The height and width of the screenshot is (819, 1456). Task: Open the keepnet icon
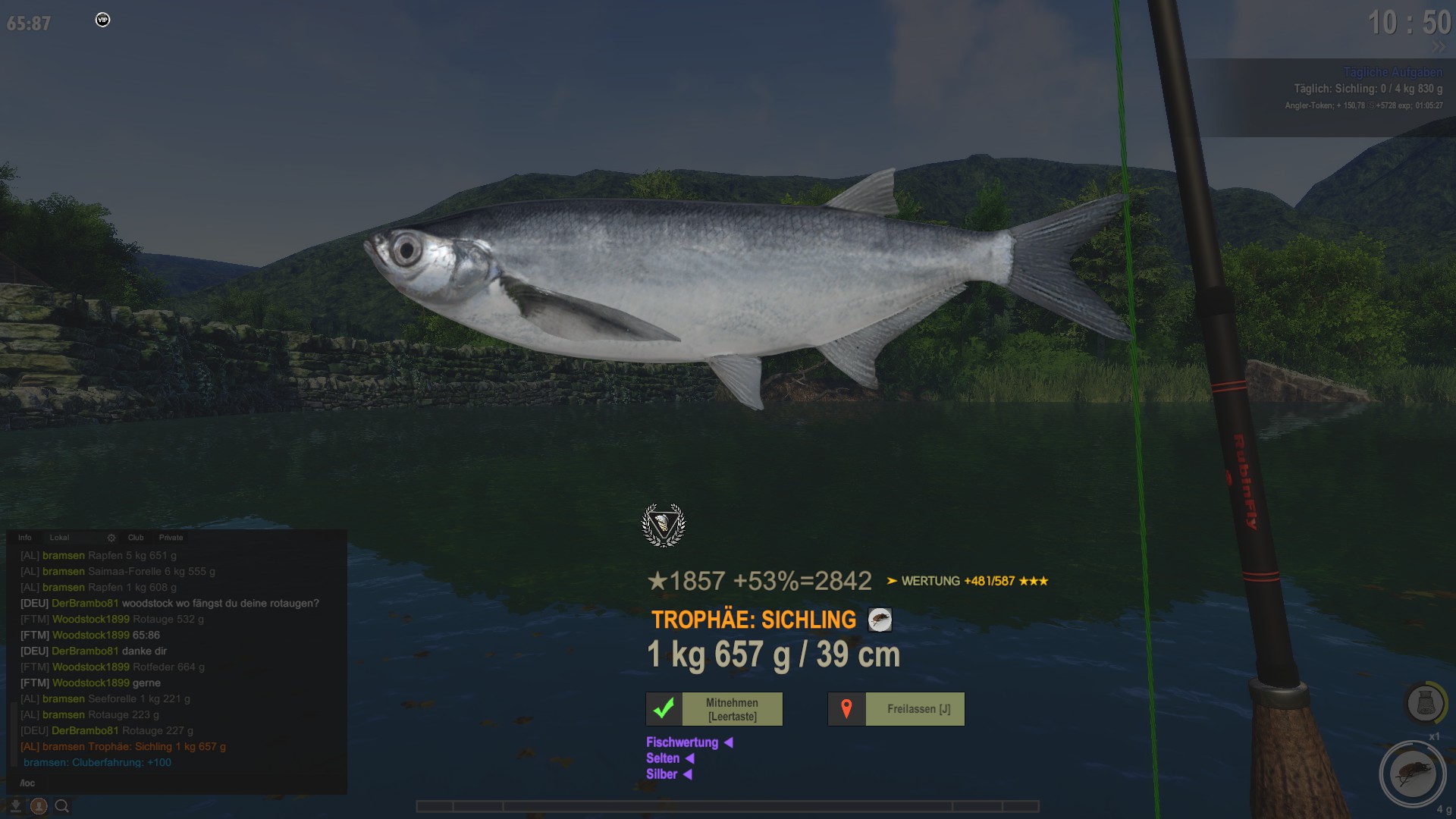point(1424,702)
